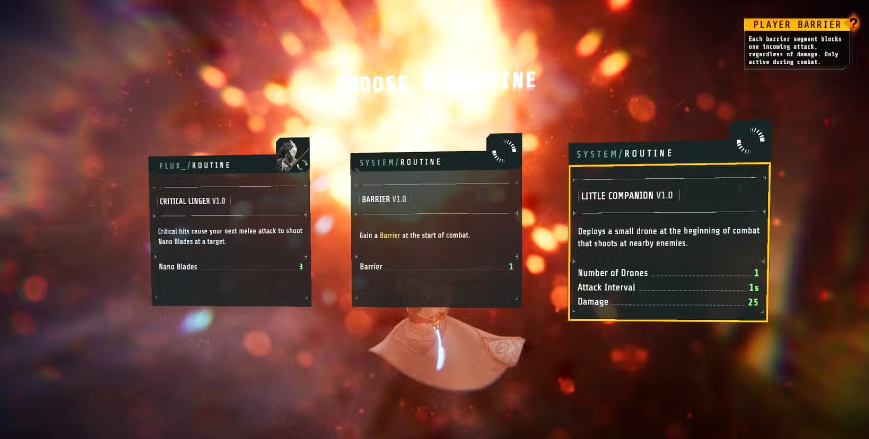Click the Player Barrier help question mark
Viewport: 869px width, 439px height.
(853, 23)
